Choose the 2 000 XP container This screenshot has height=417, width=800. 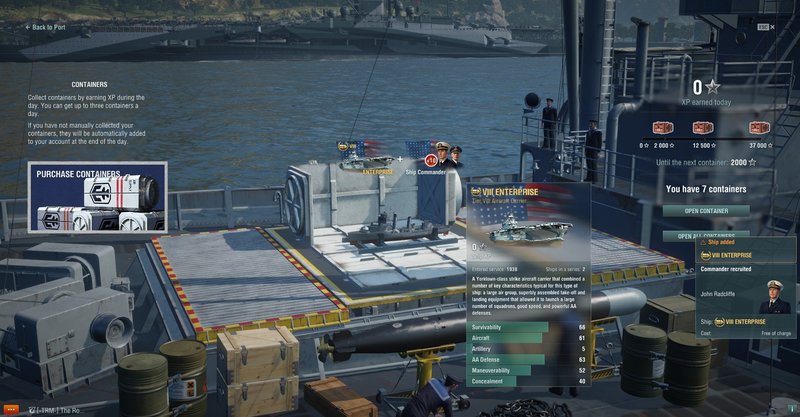tap(662, 128)
